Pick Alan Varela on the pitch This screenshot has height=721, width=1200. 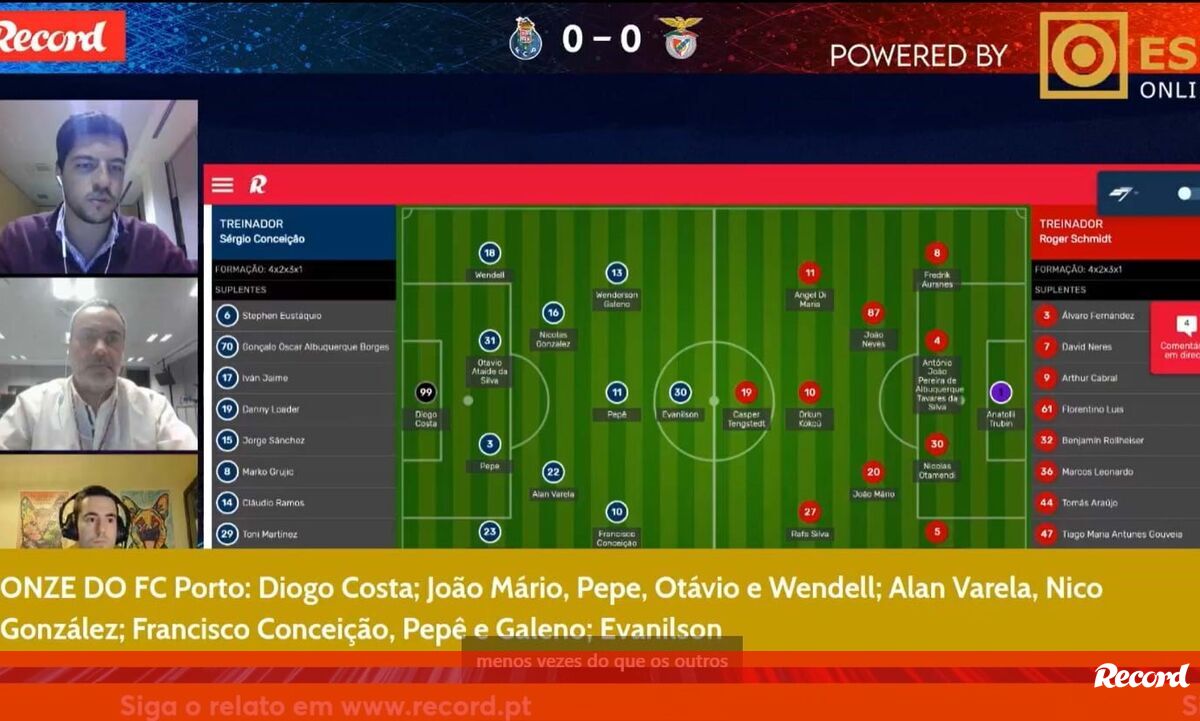553,472
